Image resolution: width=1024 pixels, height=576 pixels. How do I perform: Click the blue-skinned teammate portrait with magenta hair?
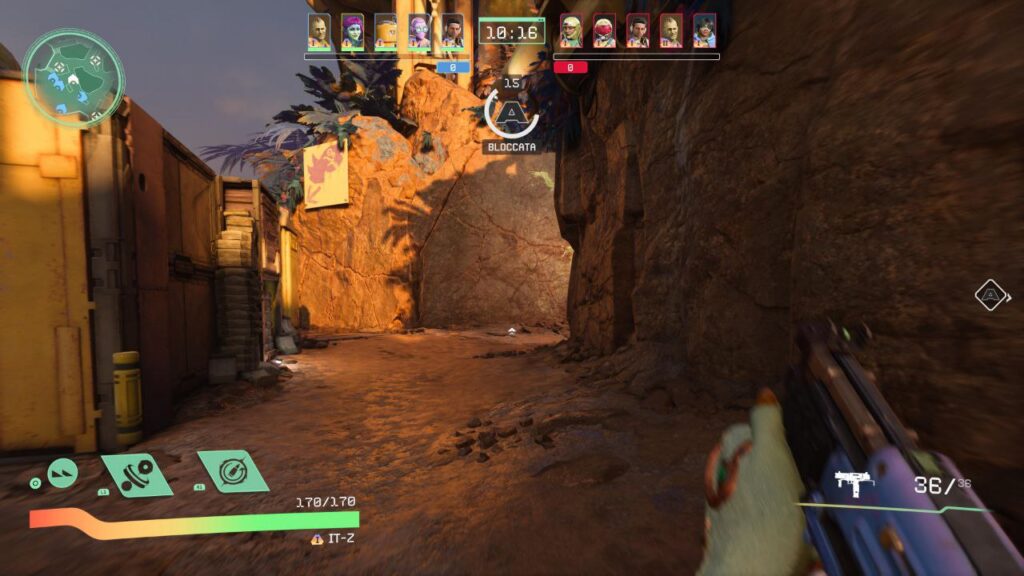(x=352, y=31)
